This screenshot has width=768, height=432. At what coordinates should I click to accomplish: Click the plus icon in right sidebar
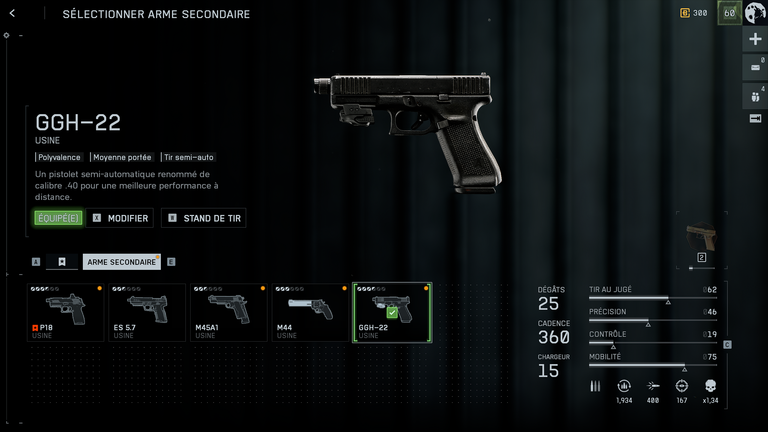[x=755, y=39]
